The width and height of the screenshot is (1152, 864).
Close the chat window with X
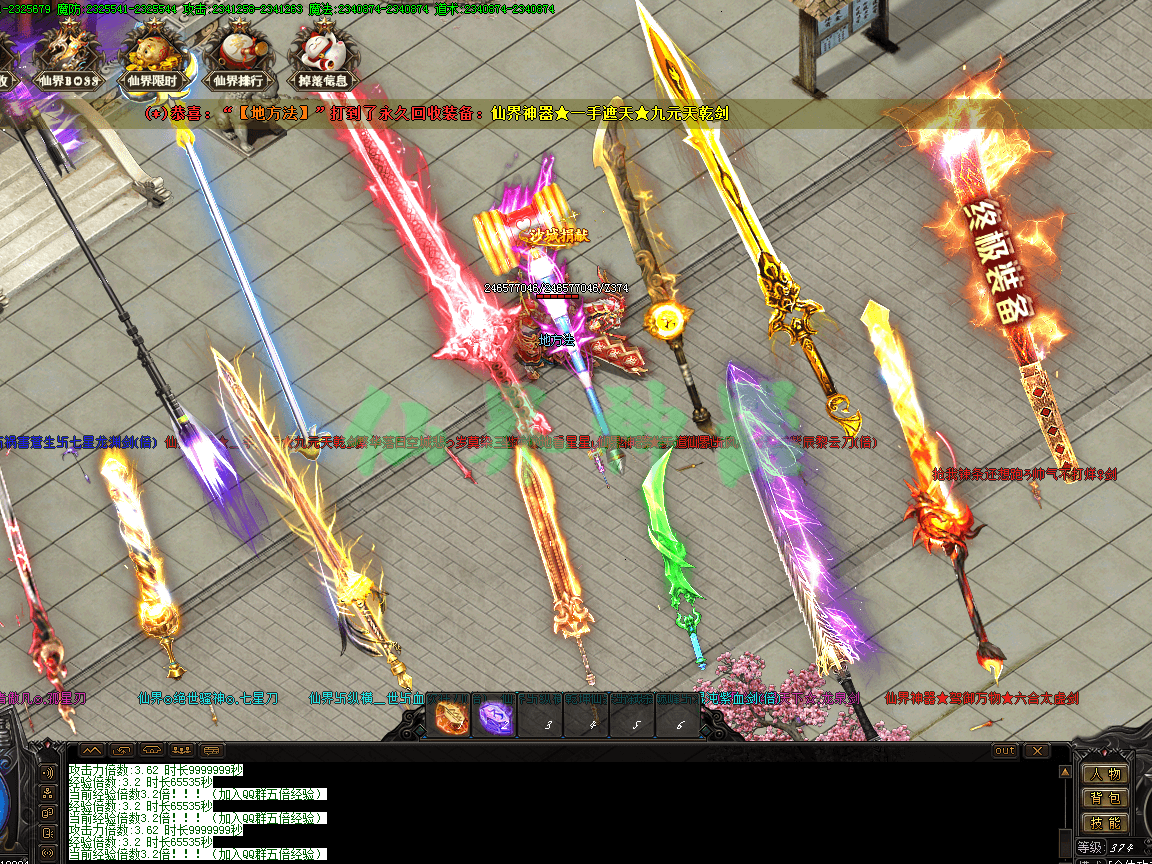coord(1037,751)
